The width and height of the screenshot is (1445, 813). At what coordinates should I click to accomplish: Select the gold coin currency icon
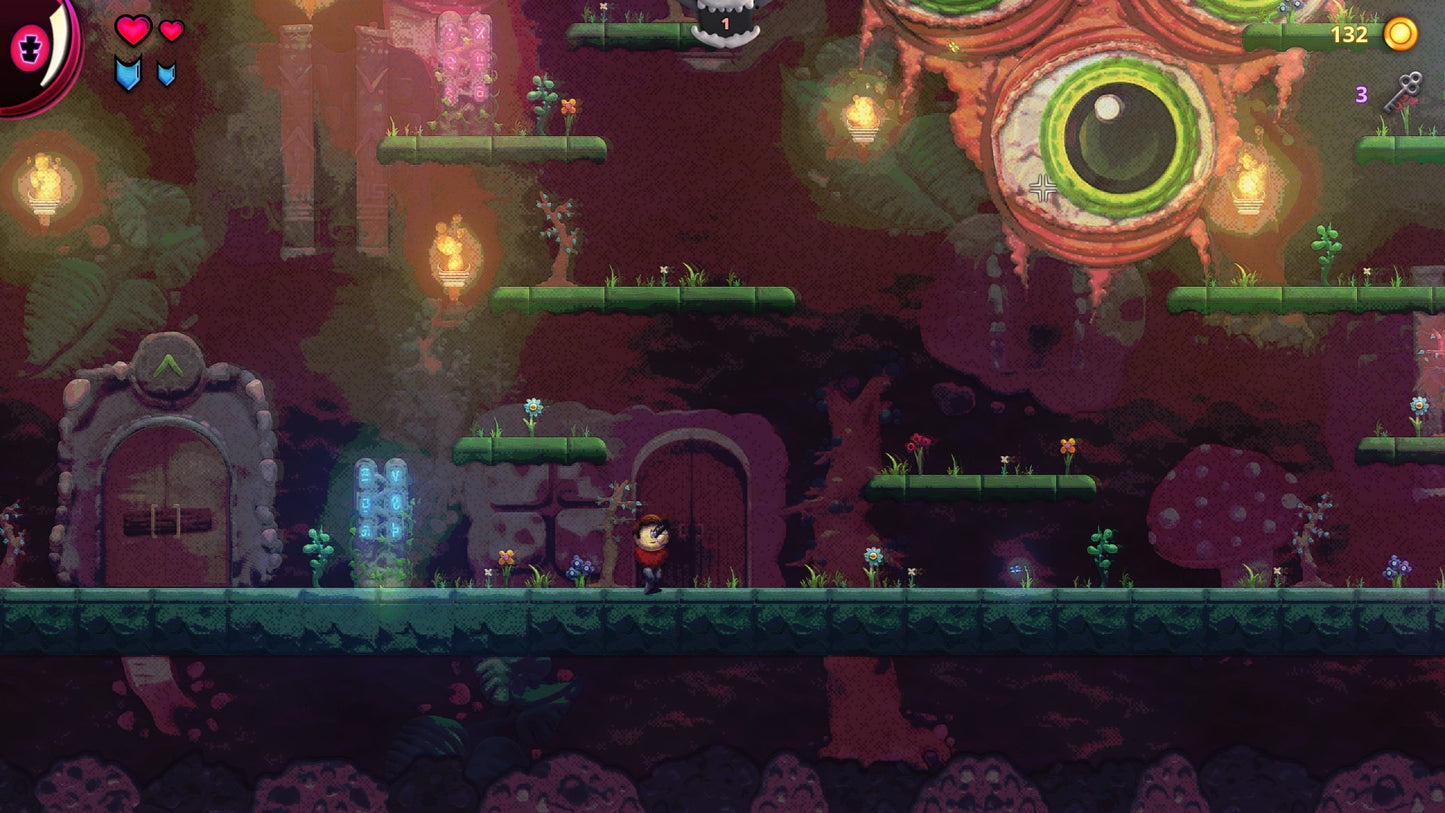tap(1400, 34)
